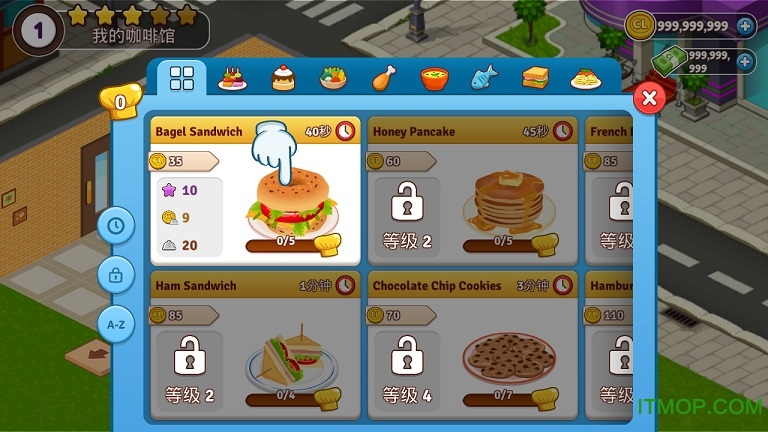Filter recipes with the padlock button
This screenshot has width=768, height=432.
(x=116, y=275)
